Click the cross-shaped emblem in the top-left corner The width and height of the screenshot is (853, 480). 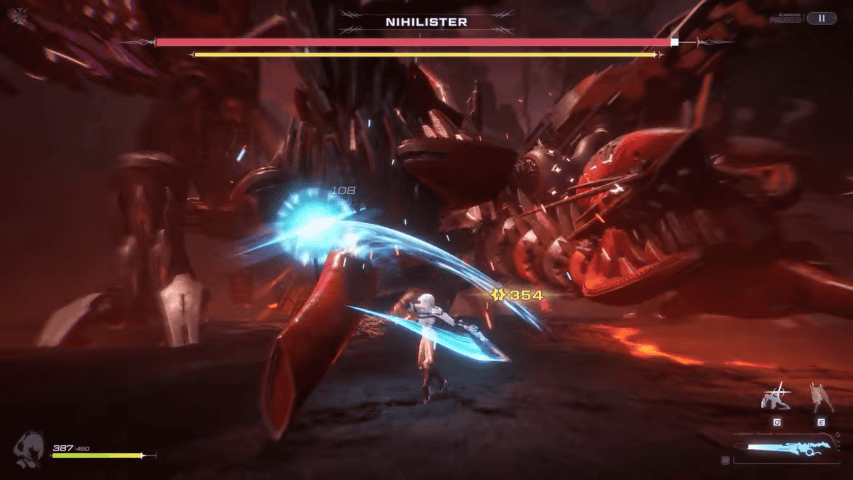pyautogui.click(x=19, y=16)
